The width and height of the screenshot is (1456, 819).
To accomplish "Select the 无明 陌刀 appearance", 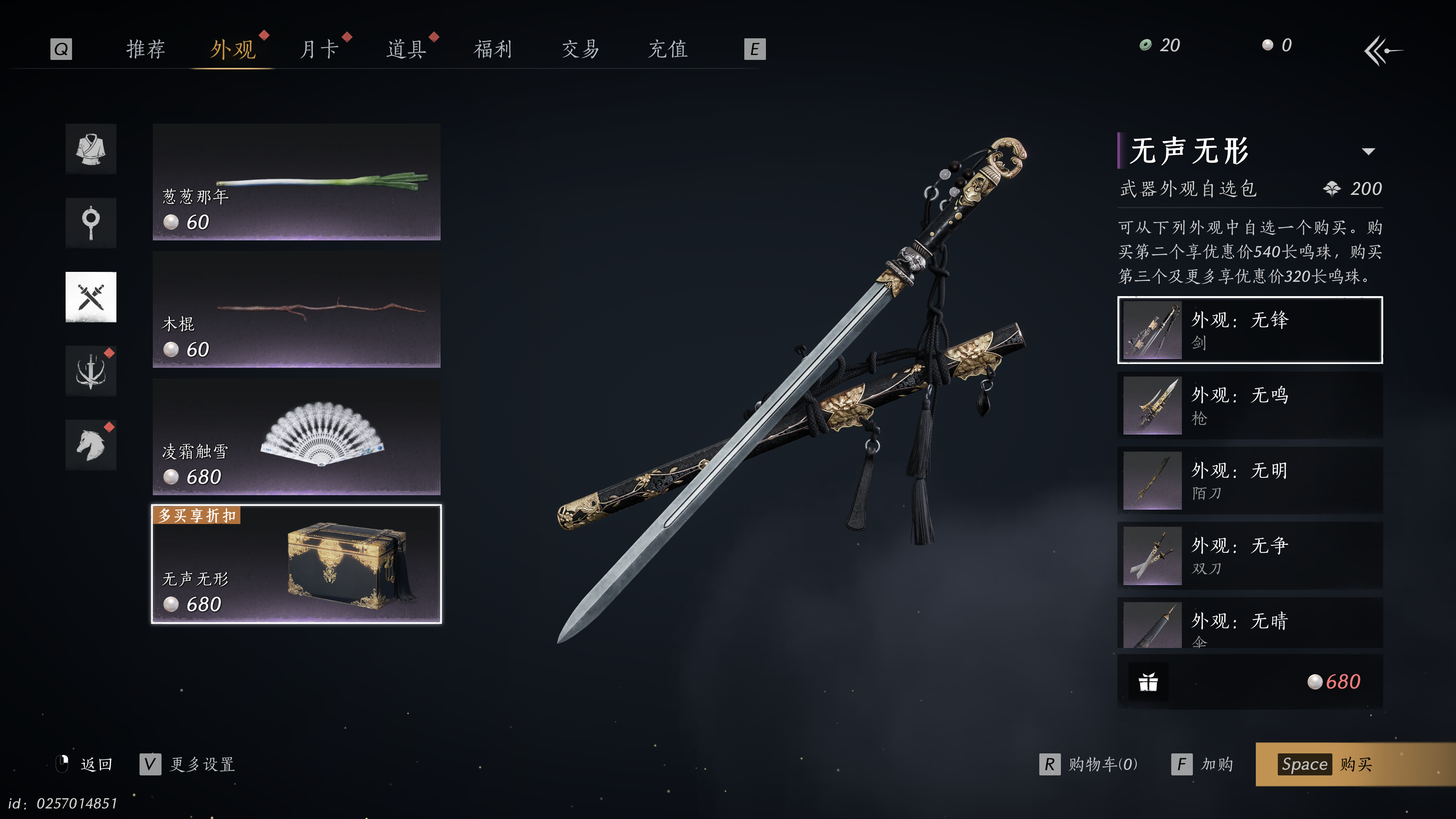I will point(1250,480).
